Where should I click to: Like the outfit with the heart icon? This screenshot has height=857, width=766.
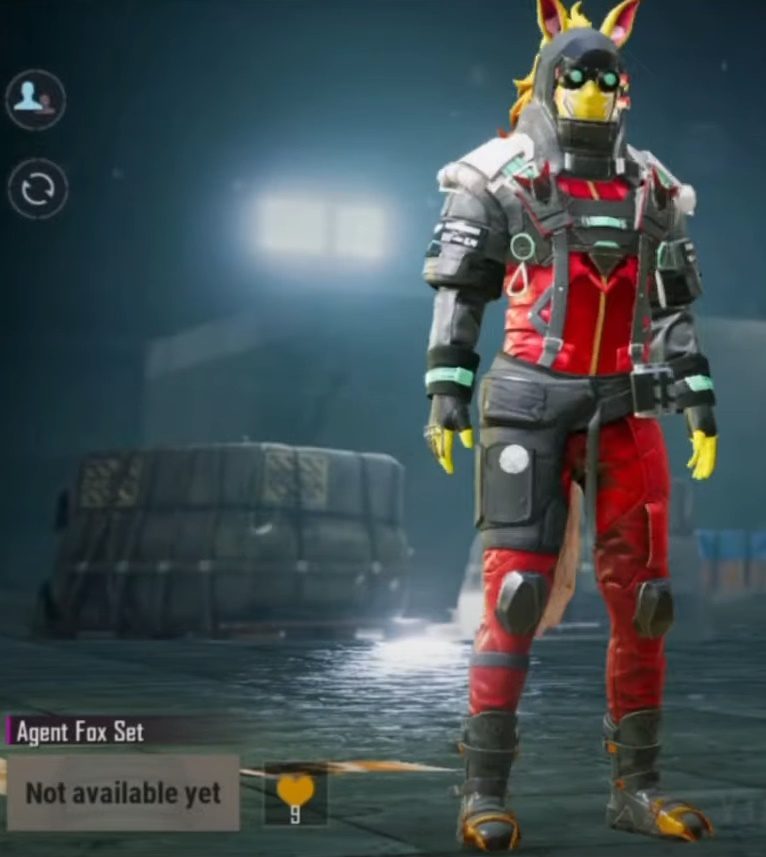(x=295, y=792)
